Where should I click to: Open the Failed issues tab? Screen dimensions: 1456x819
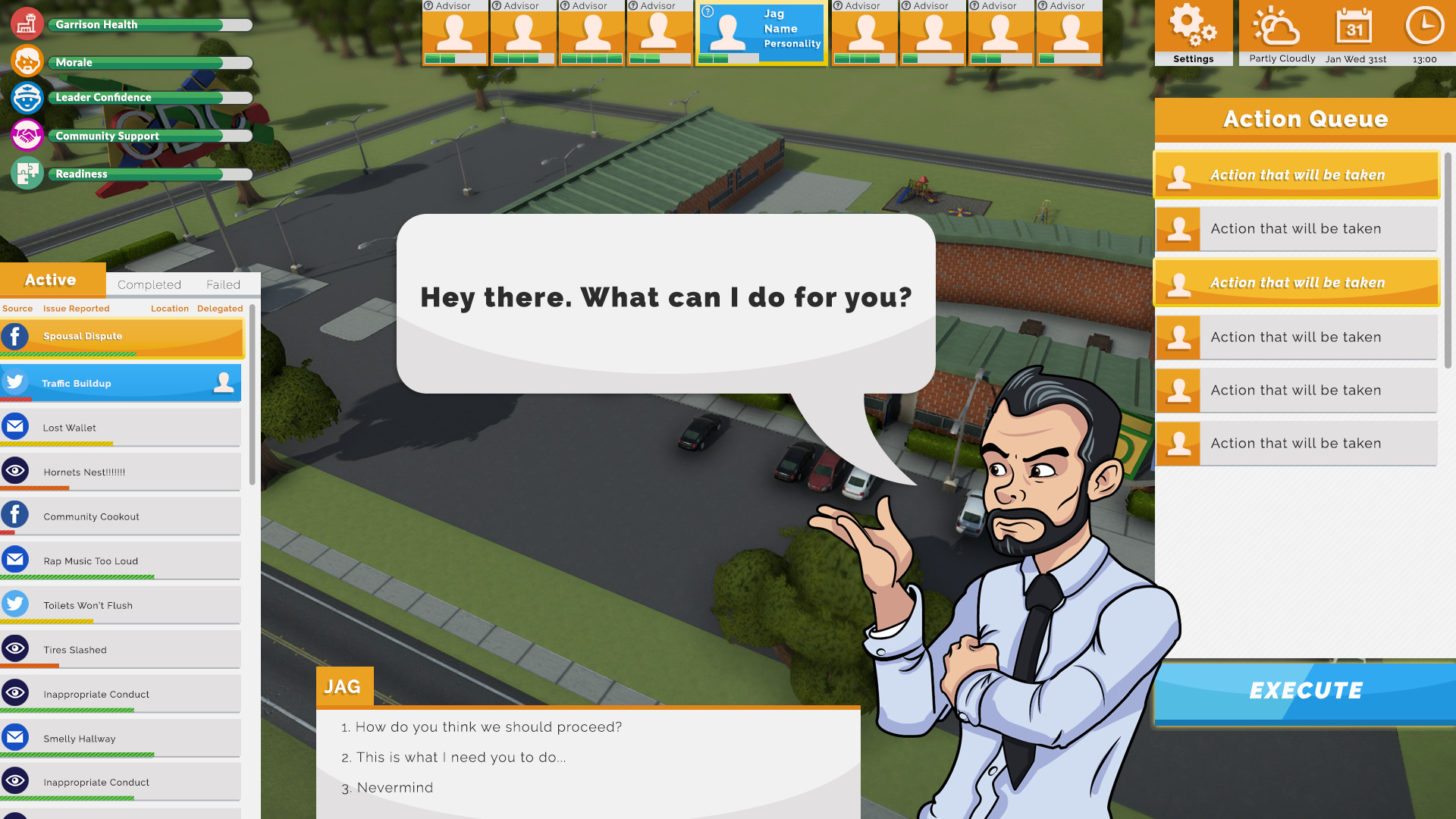tap(223, 284)
